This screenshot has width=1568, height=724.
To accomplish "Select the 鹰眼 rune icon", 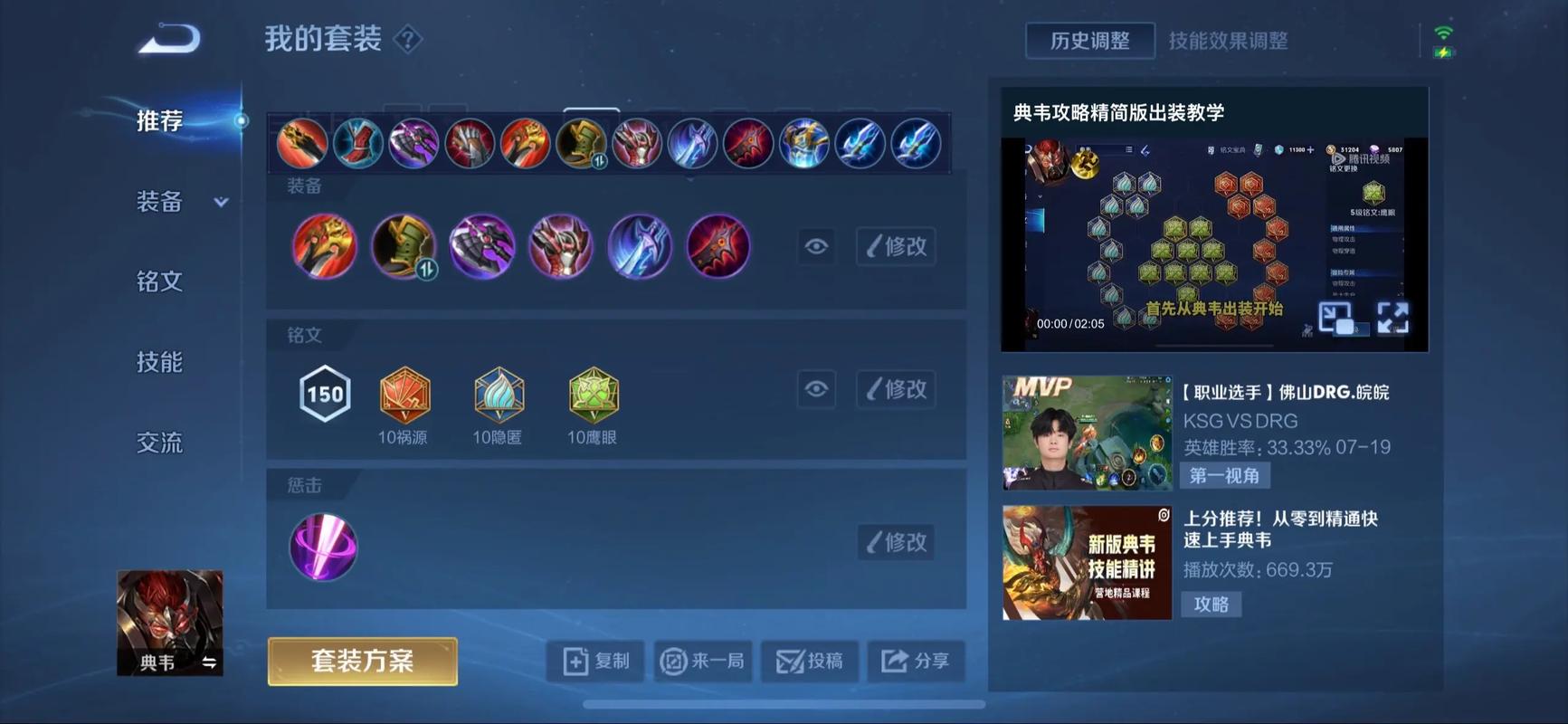I will [x=593, y=395].
